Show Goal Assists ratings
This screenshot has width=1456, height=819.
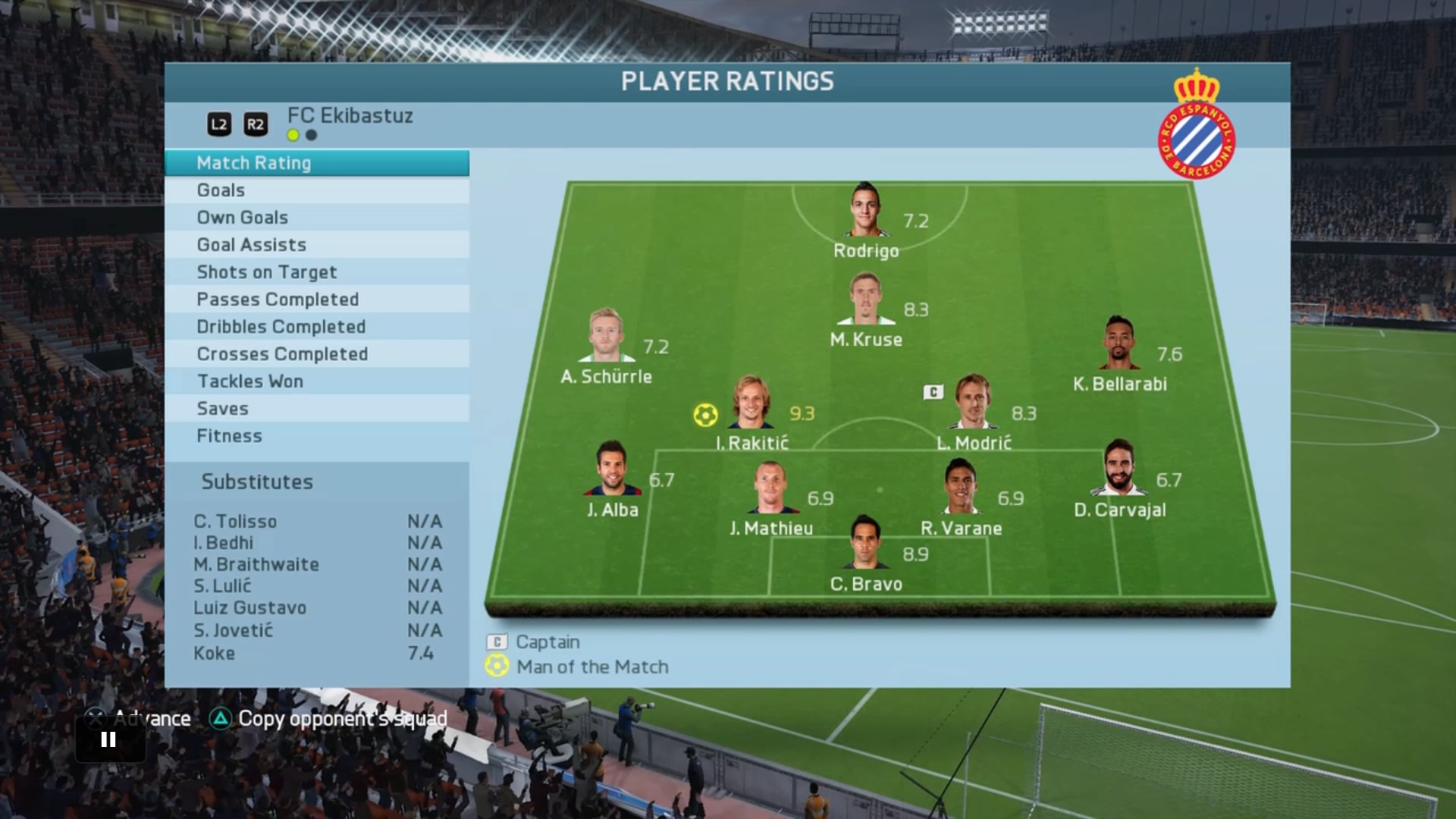(x=316, y=245)
